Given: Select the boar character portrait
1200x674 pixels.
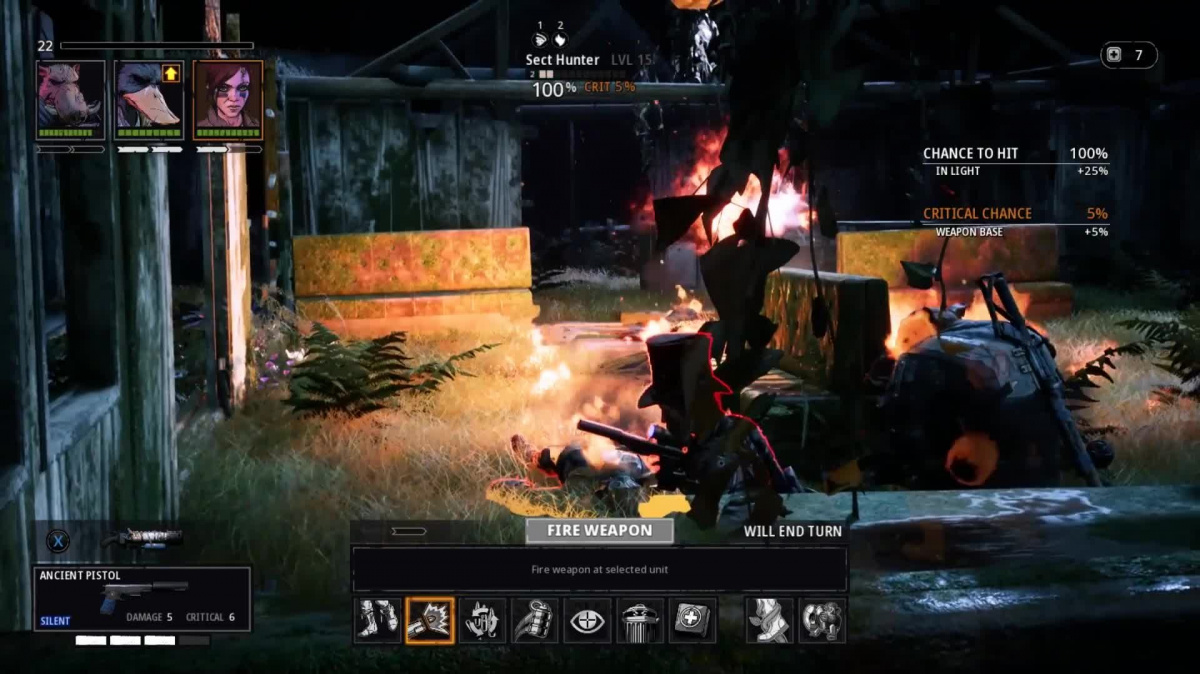Looking at the screenshot, I should click(71, 99).
